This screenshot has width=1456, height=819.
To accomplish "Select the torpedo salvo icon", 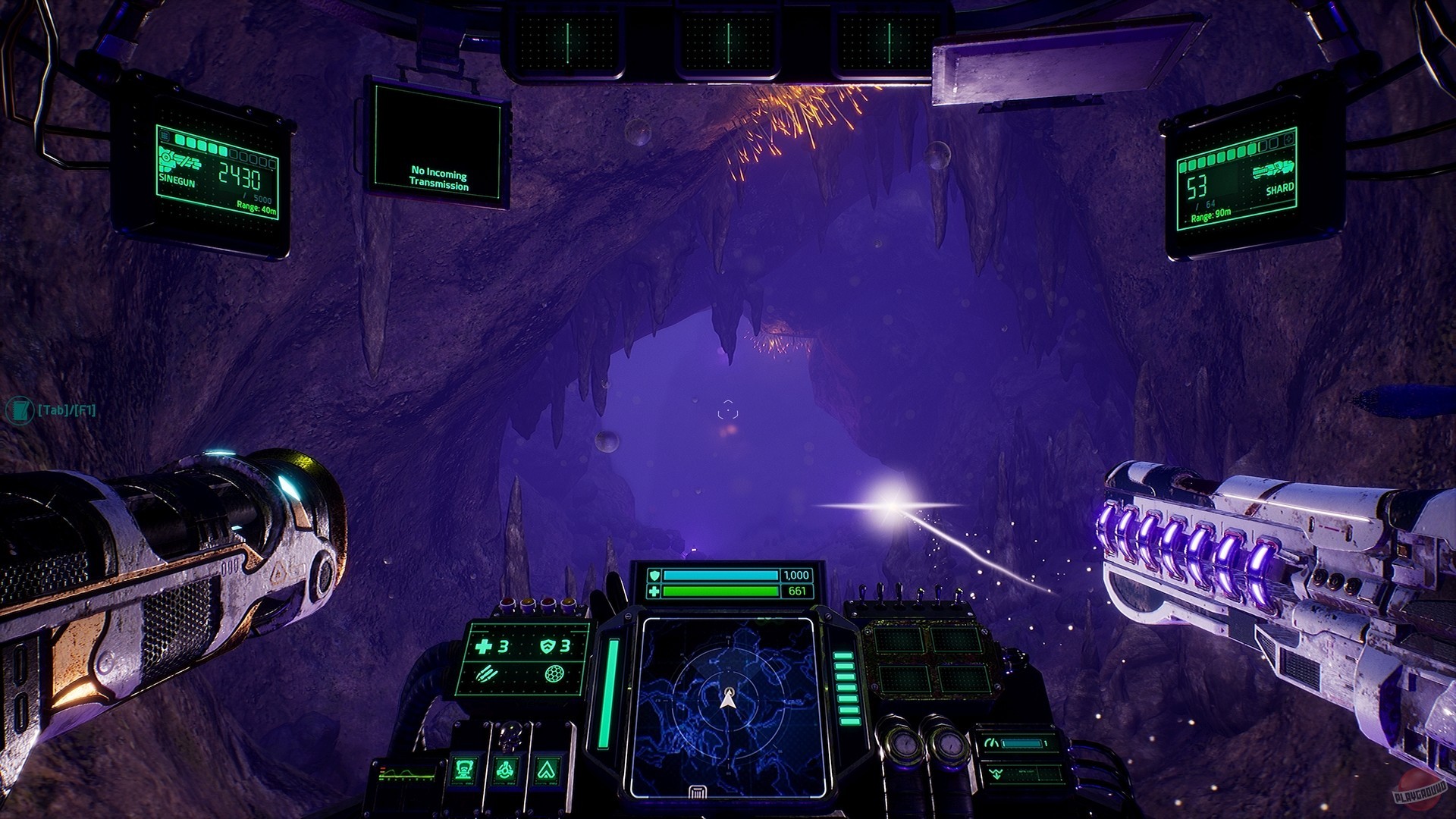I will coord(485,675).
